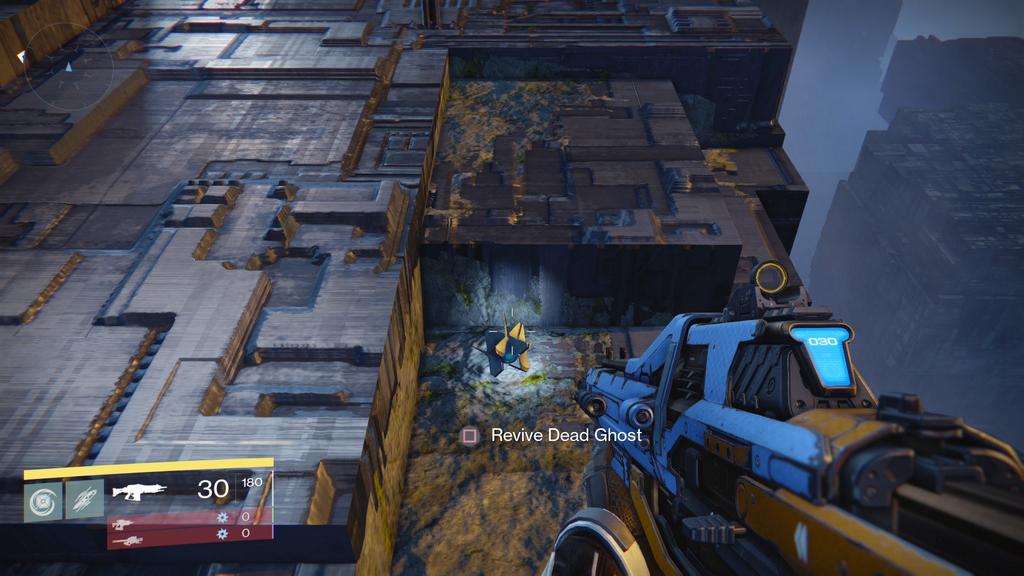Screen dimensions: 1024x576
Task: Activate the swirl grenade ability icon
Action: point(43,499)
